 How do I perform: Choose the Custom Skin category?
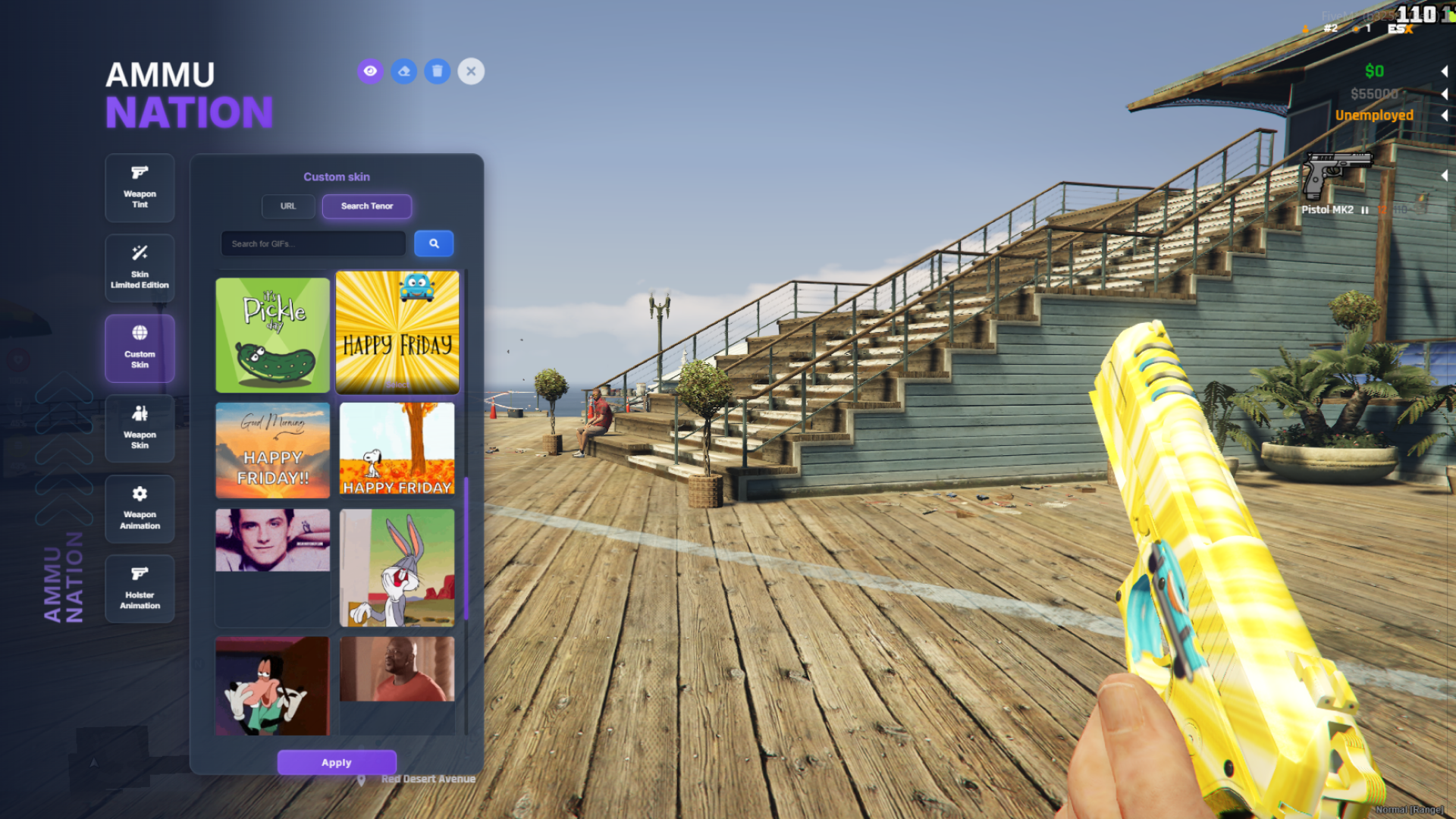point(140,348)
